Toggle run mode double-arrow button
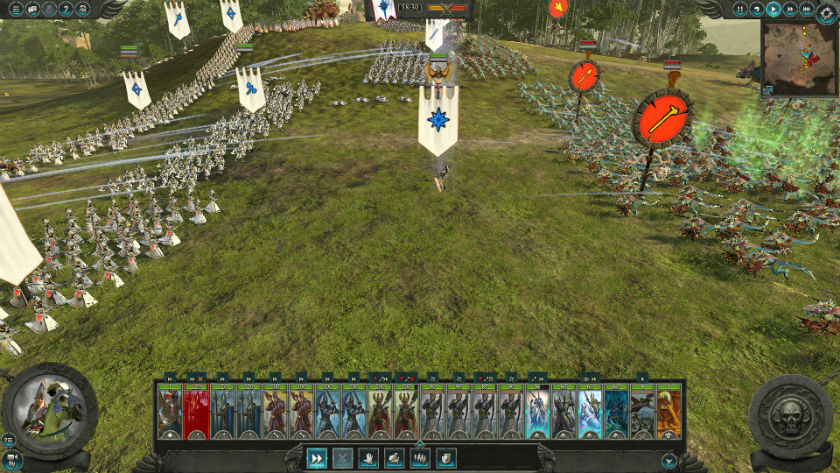The image size is (840, 473). pos(317,458)
